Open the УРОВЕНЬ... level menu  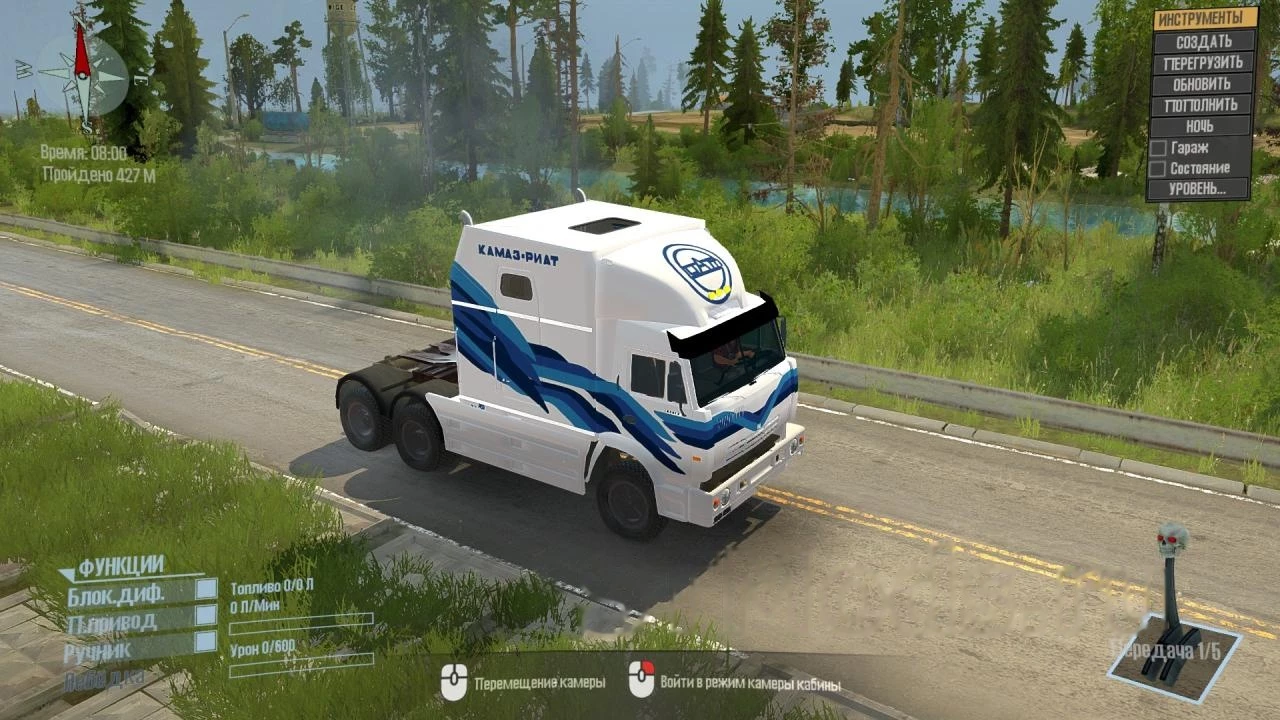(1204, 188)
